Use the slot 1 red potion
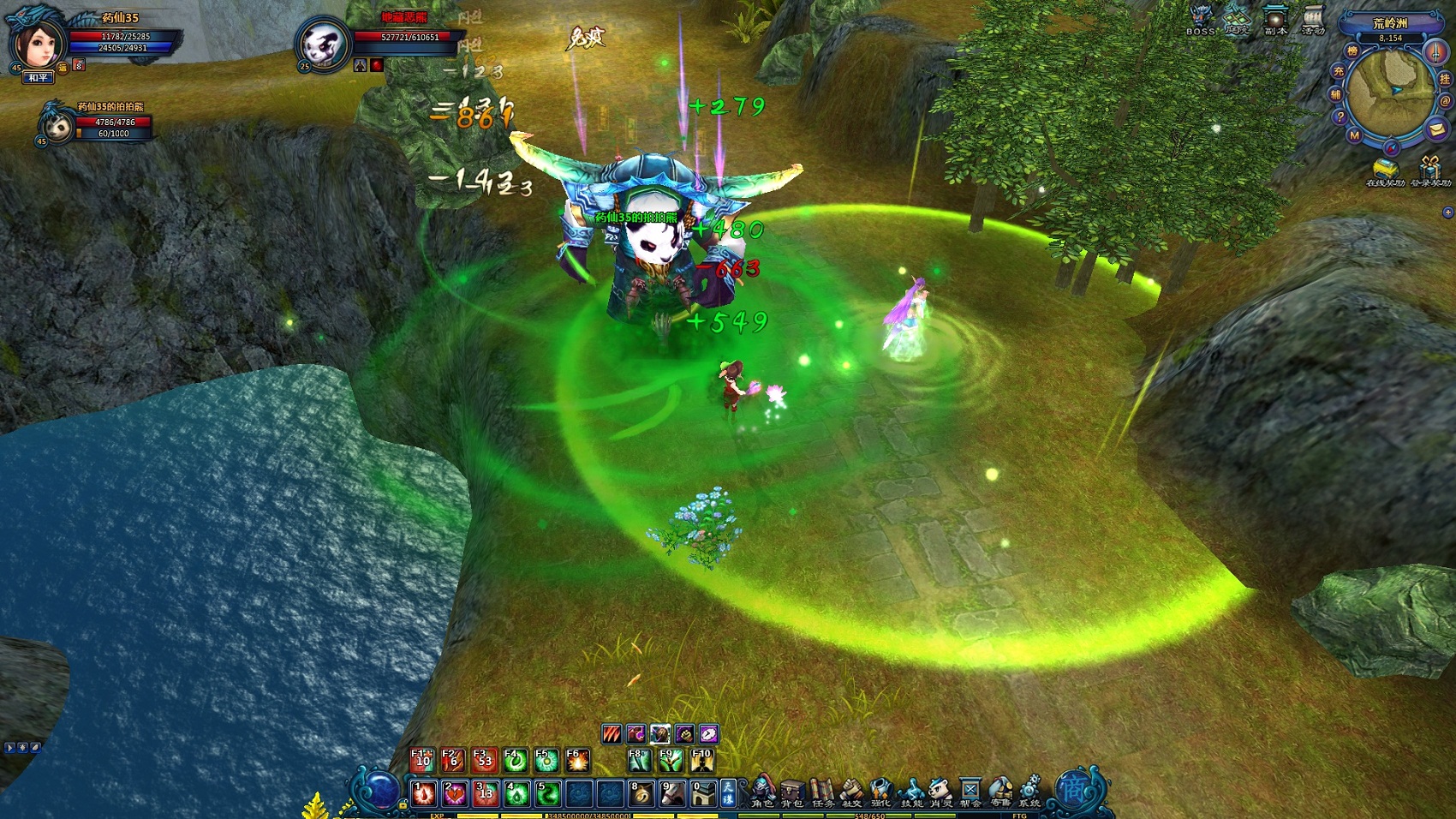Screen dimensions: 1456x819 click(424, 794)
